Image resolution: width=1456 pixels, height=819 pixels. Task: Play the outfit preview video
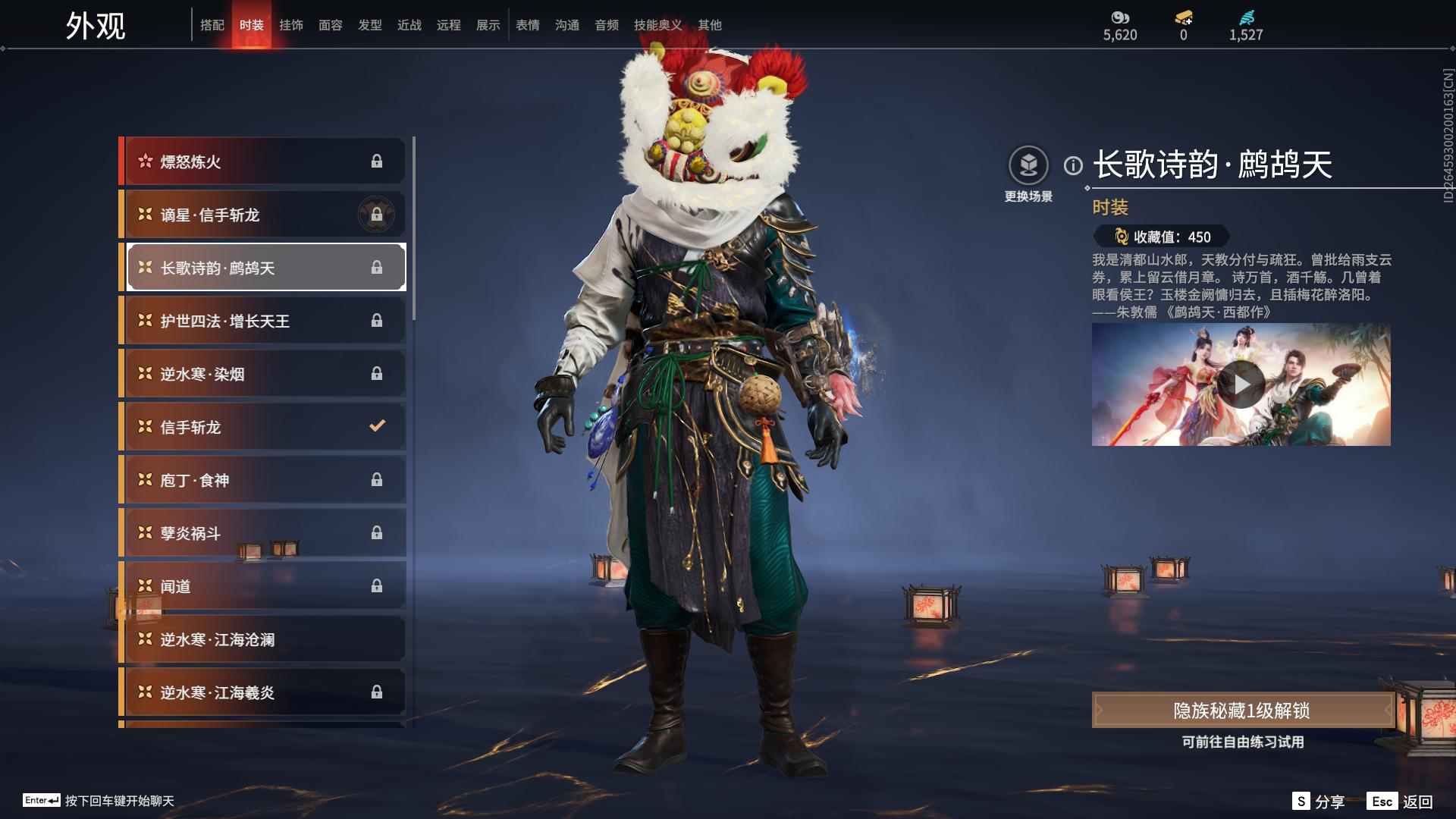[1241, 384]
